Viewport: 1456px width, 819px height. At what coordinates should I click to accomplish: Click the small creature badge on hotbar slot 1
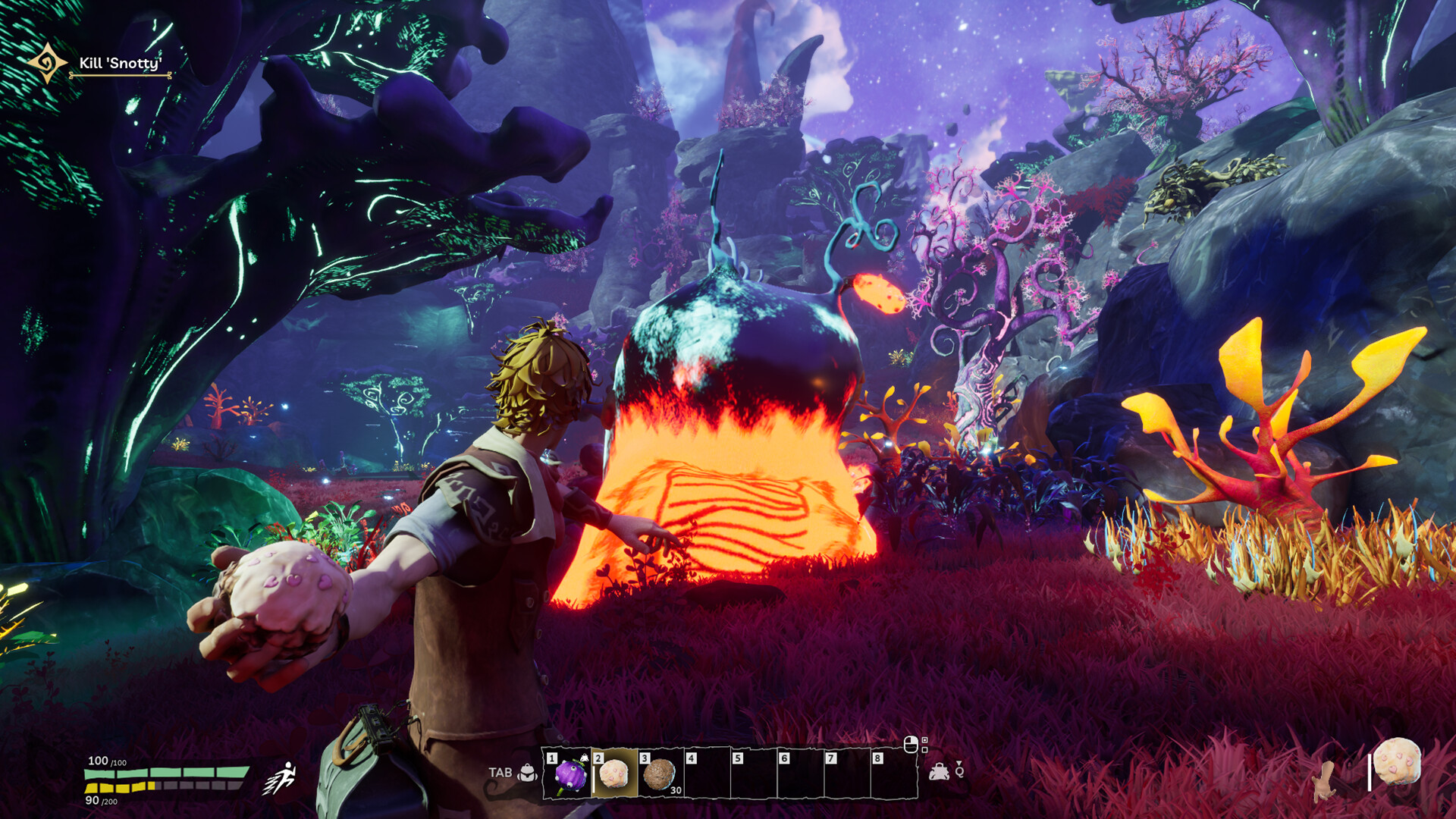(585, 758)
